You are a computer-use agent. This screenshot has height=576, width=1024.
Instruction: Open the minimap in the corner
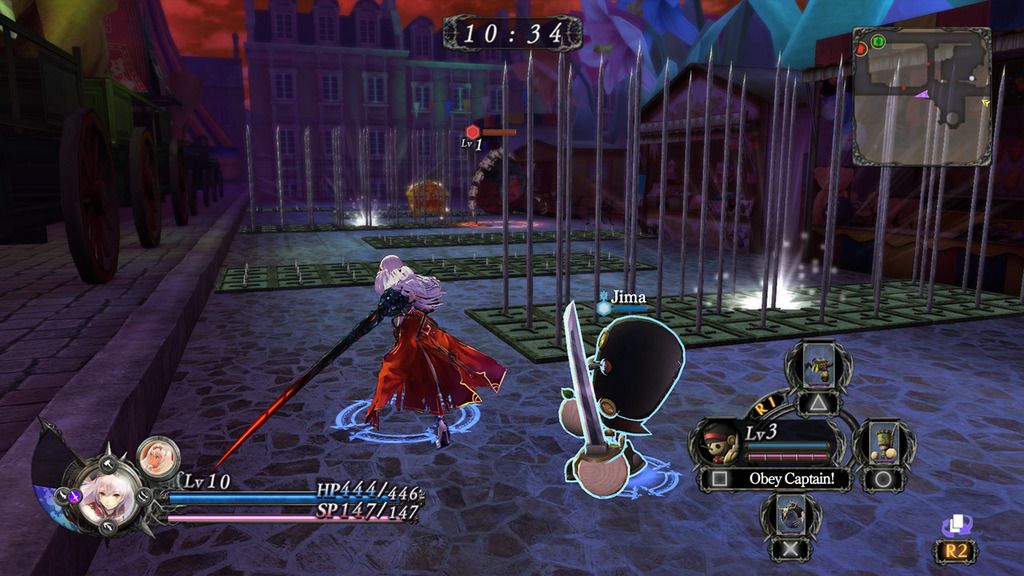click(921, 96)
